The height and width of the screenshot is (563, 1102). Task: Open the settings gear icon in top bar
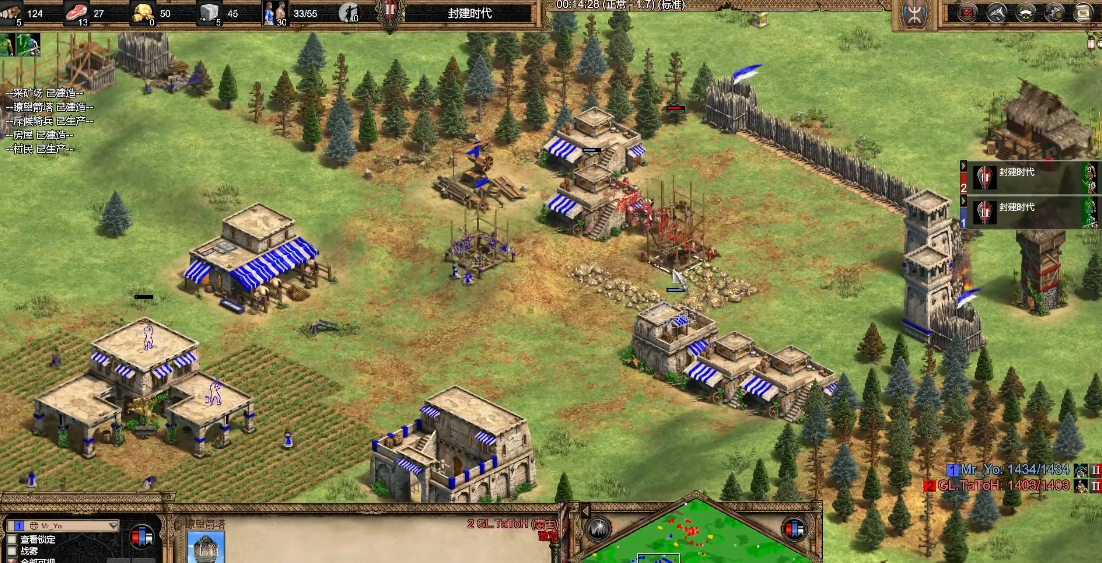(x=1055, y=13)
